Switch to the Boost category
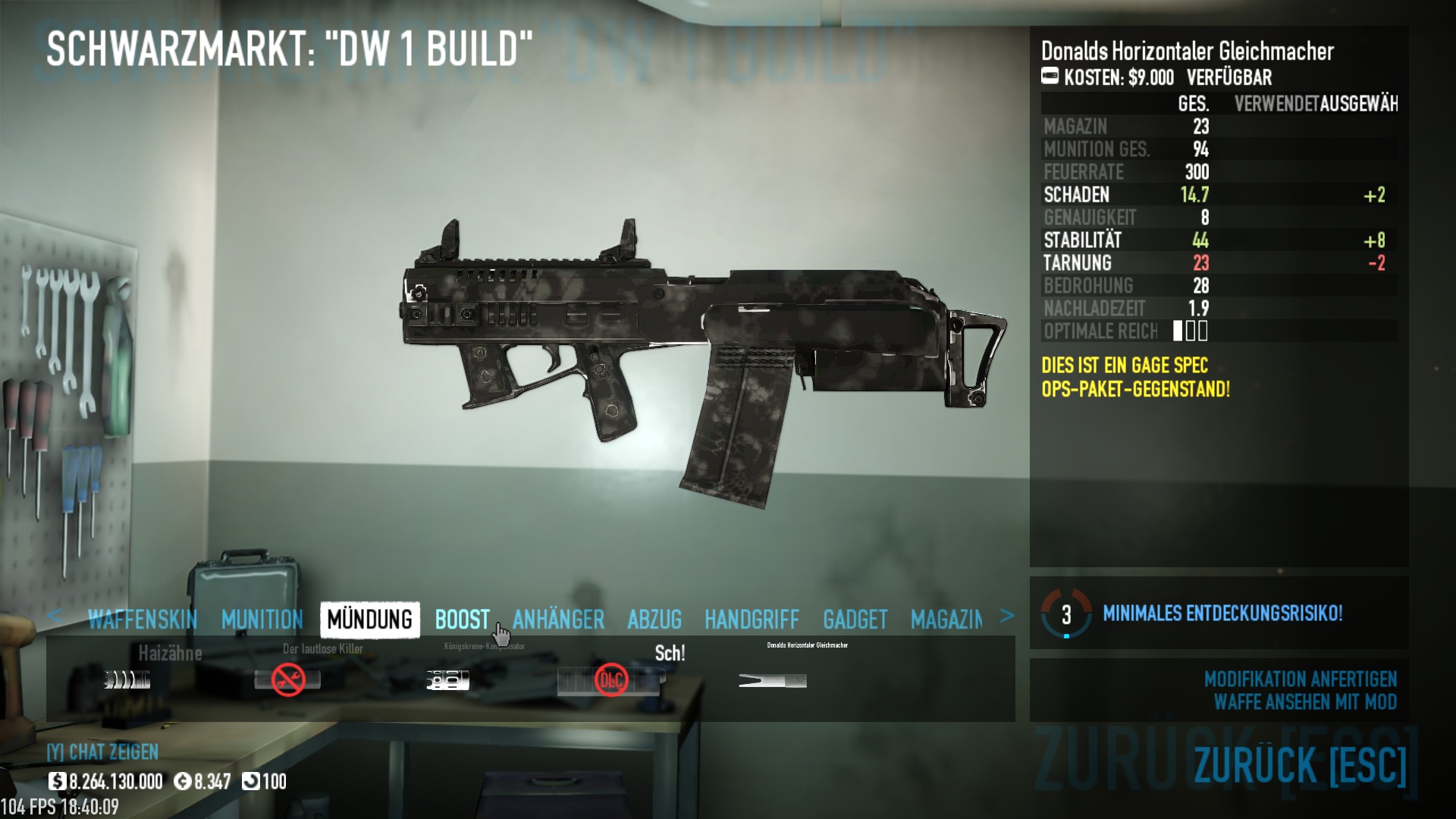This screenshot has height=819, width=1456. tap(462, 620)
